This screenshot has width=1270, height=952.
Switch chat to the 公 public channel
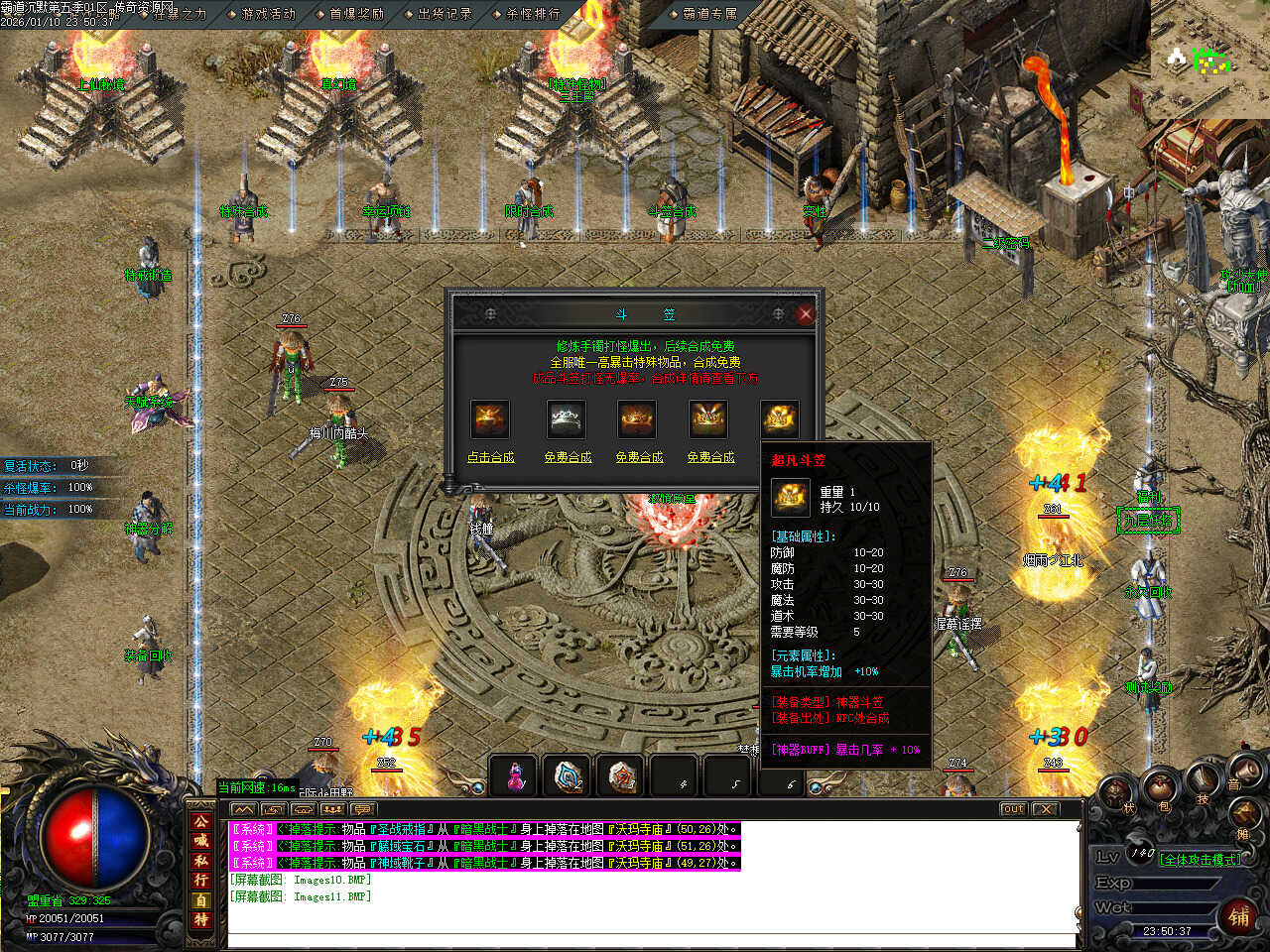click(x=201, y=822)
